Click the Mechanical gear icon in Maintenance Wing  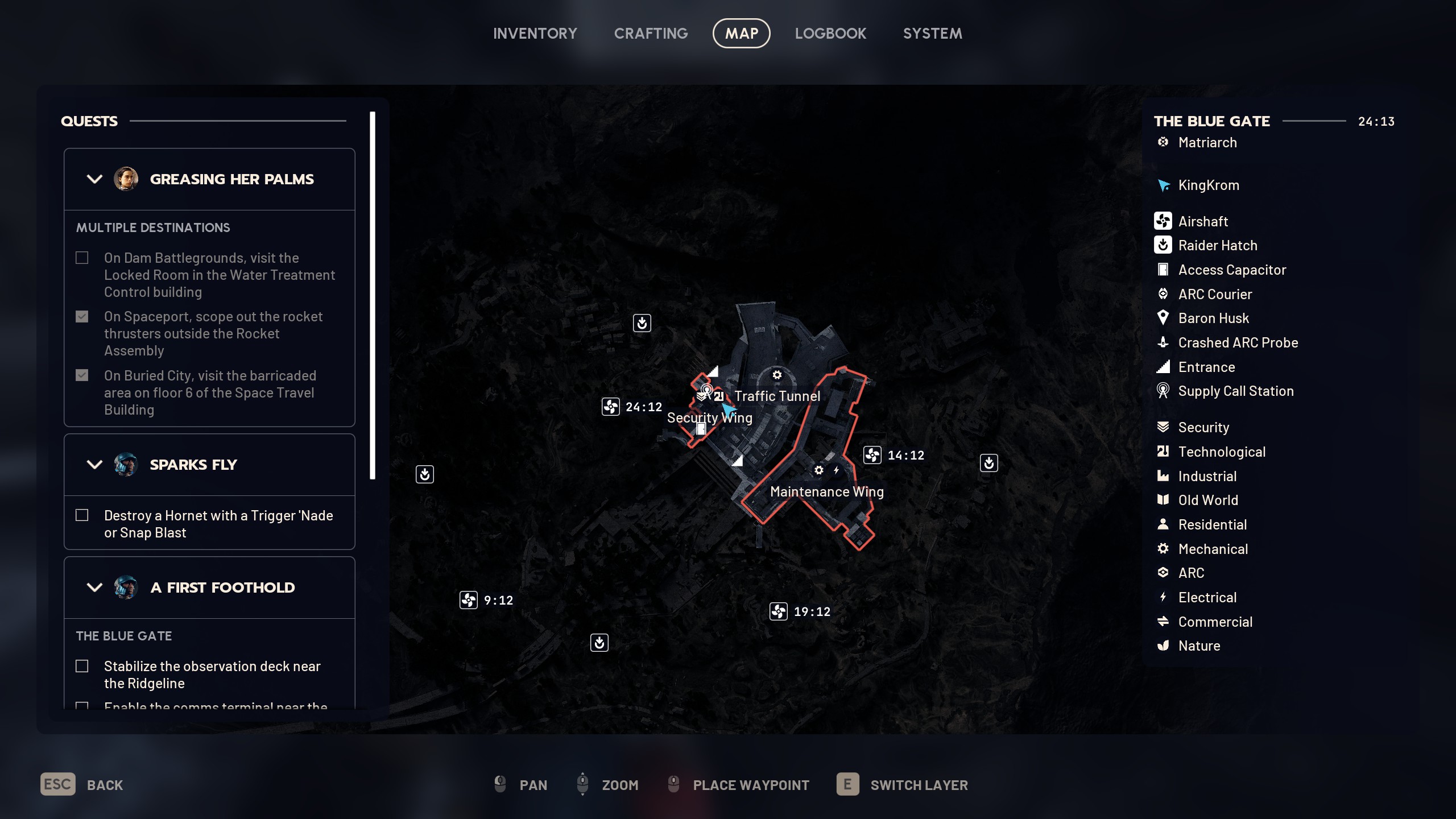coord(820,470)
